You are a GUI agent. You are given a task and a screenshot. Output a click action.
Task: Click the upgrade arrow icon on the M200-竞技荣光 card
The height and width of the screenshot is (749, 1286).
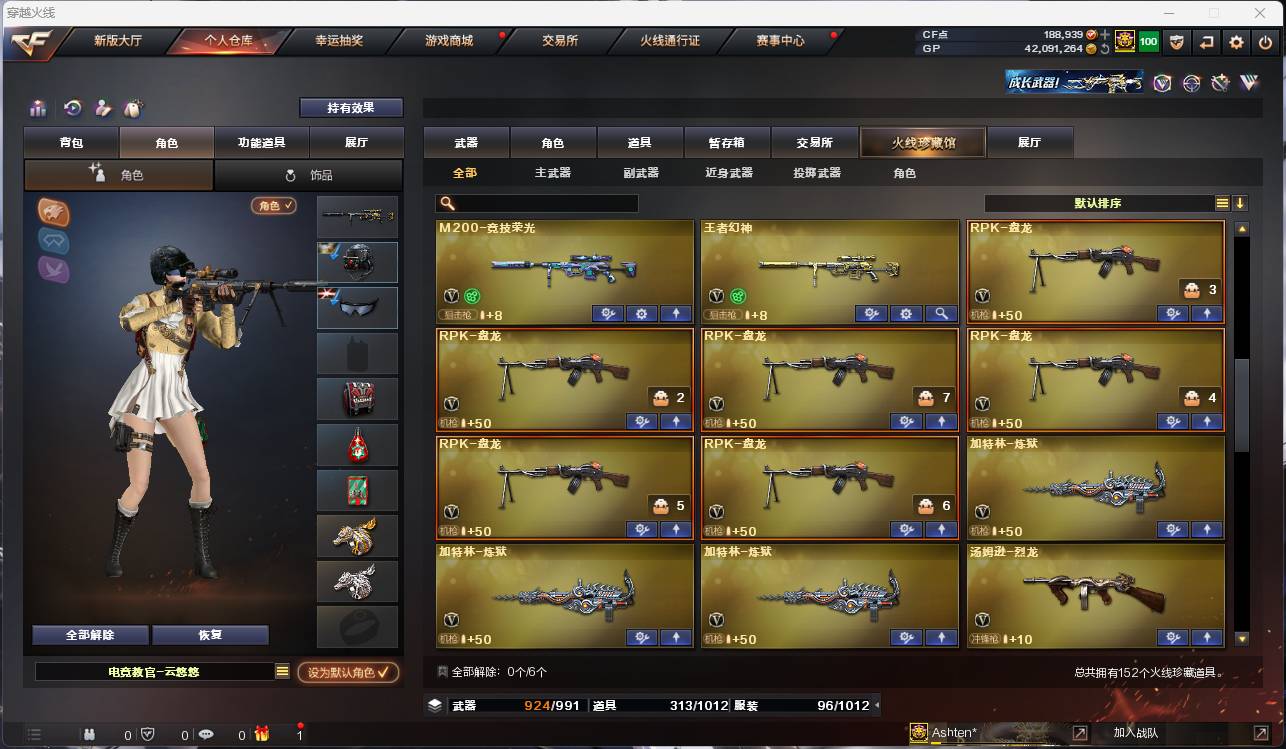tap(676, 313)
